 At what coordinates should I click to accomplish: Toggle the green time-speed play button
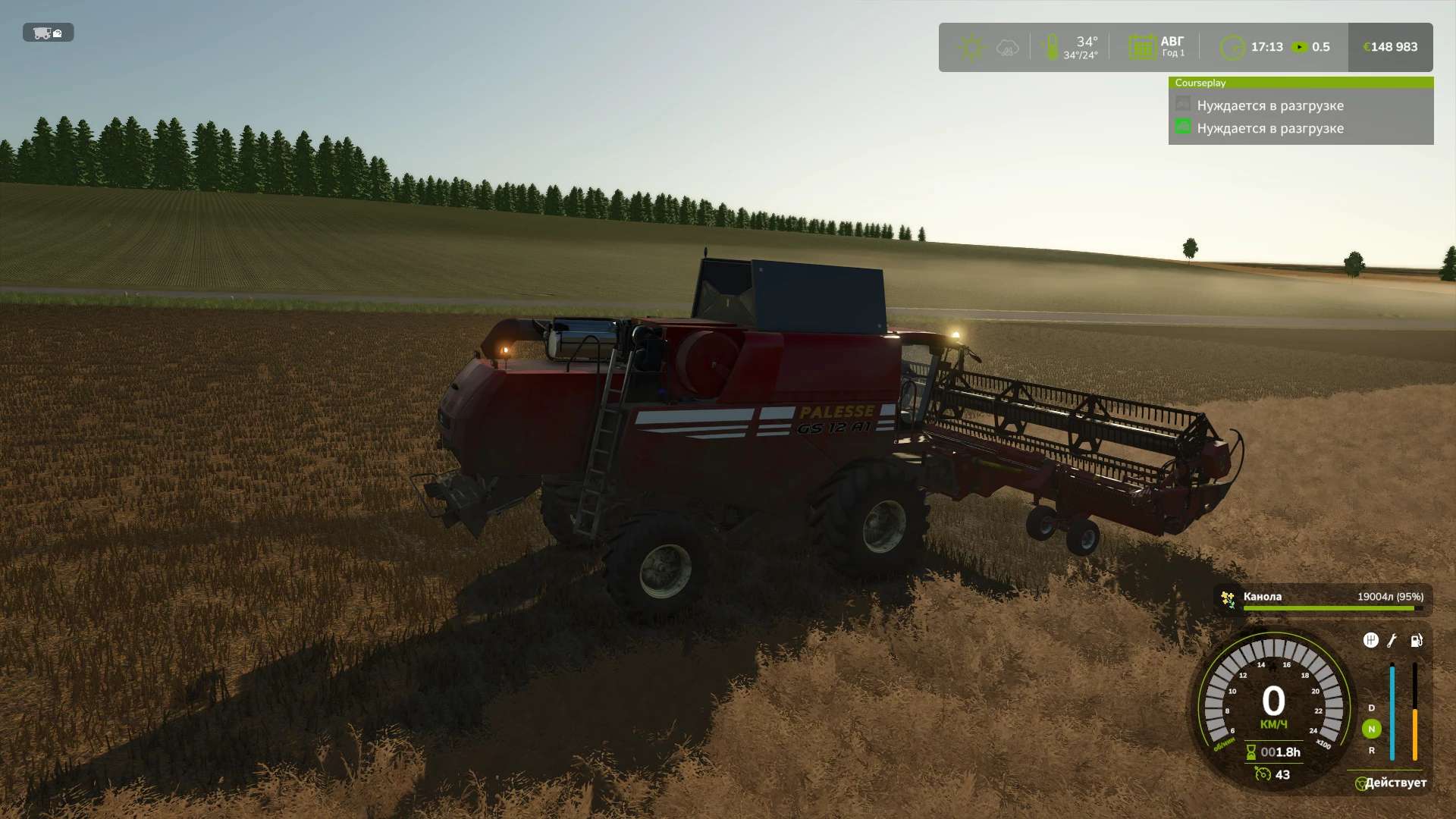coord(1300,47)
